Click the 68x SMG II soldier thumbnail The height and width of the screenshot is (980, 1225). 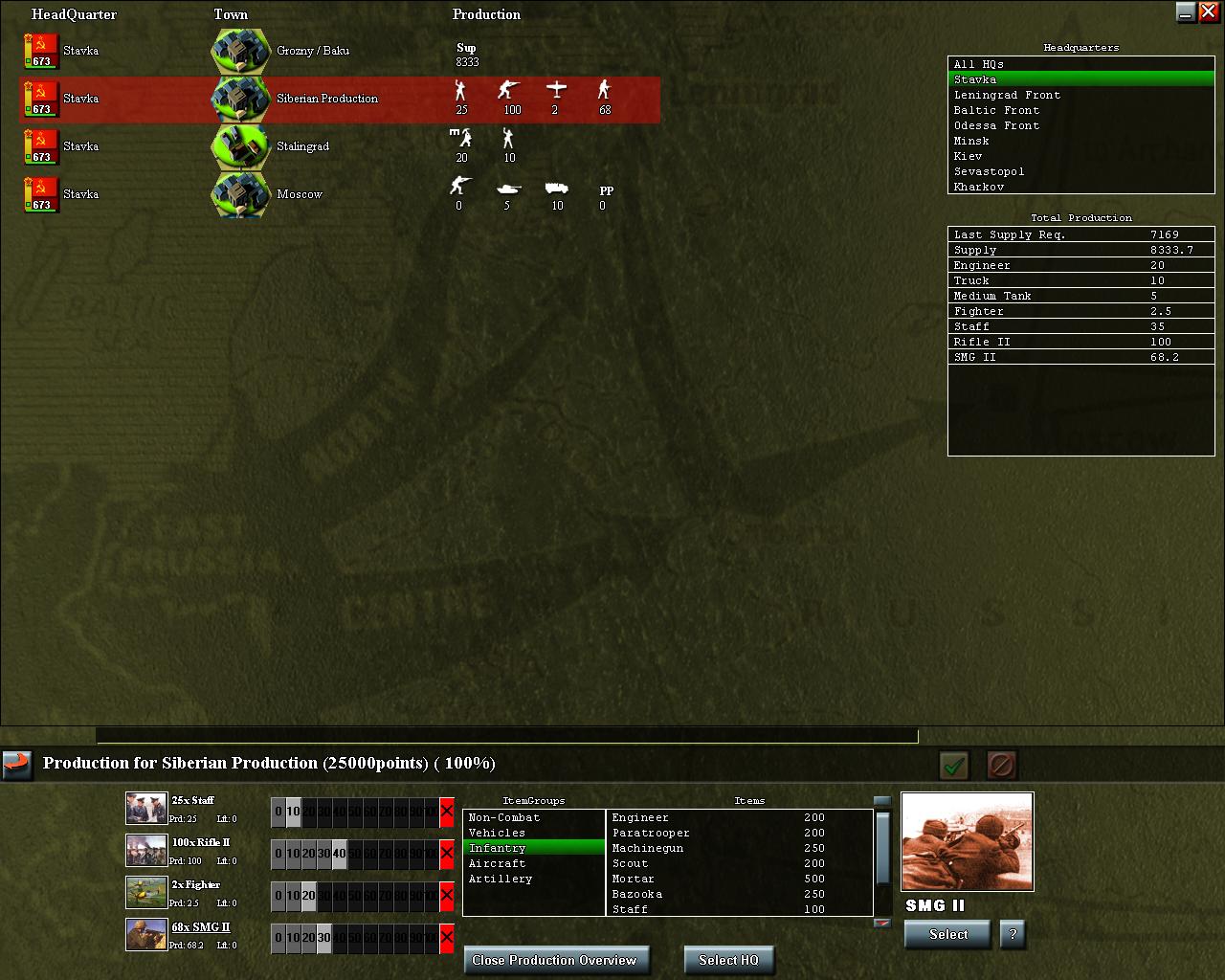(145, 935)
